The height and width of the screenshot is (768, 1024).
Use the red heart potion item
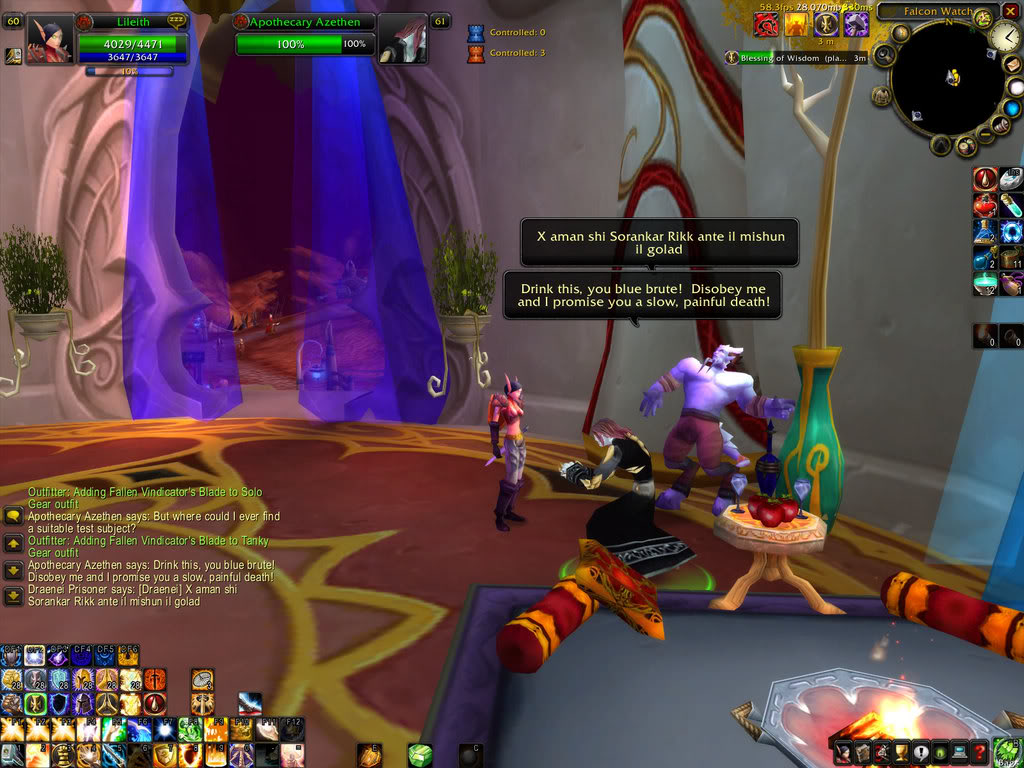click(x=985, y=206)
